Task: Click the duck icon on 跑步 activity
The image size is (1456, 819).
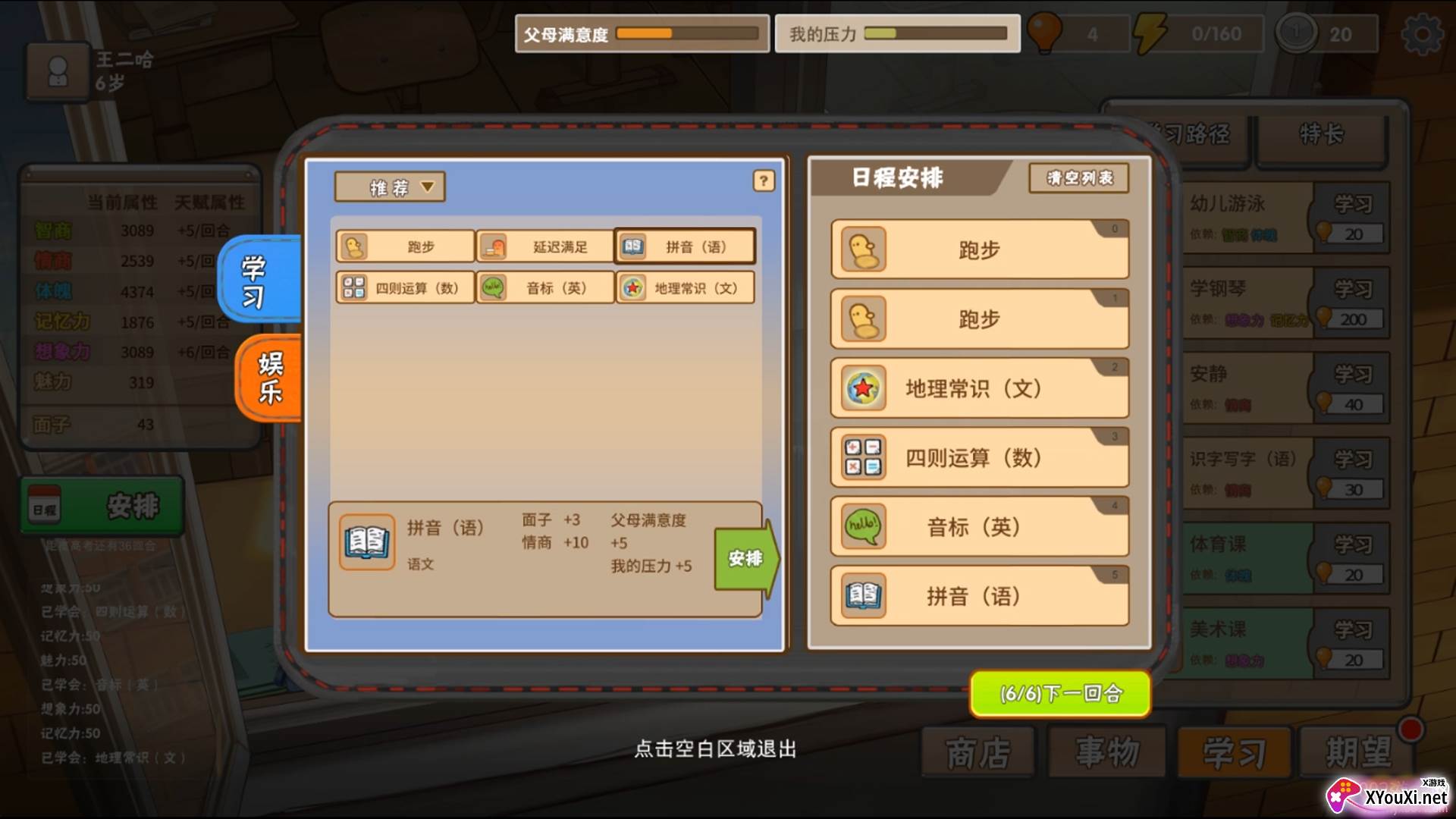Action: 353,246
